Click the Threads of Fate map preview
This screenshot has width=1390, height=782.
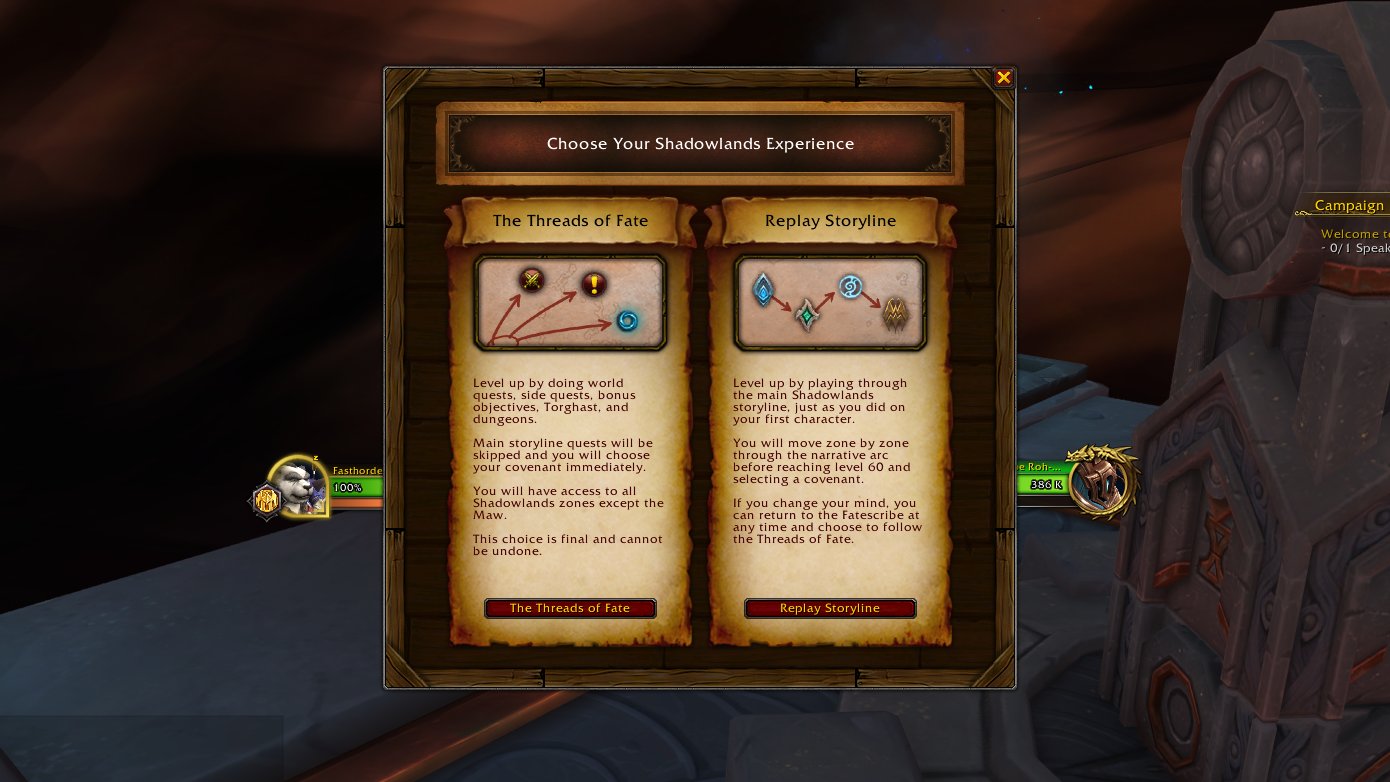(x=570, y=303)
